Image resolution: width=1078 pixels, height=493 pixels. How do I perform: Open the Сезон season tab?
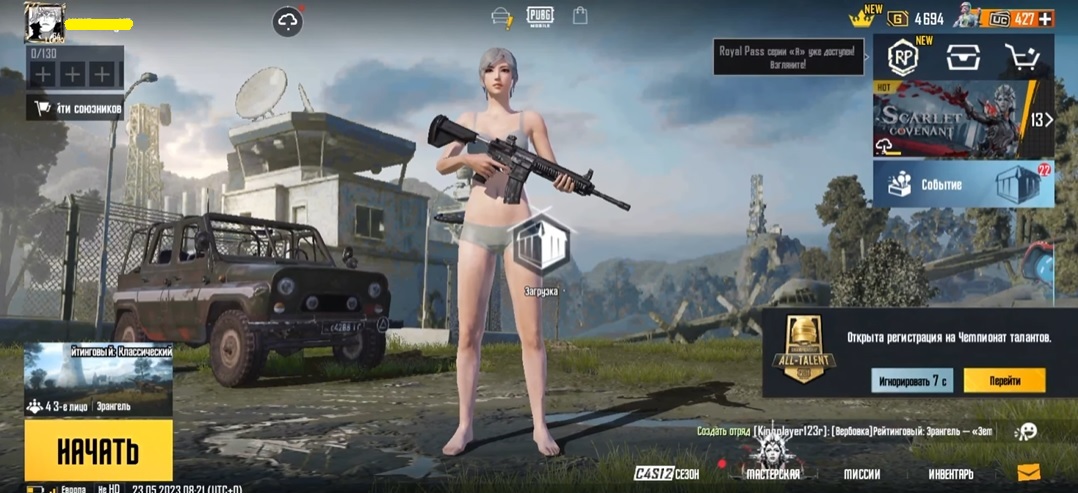pyautogui.click(x=667, y=473)
